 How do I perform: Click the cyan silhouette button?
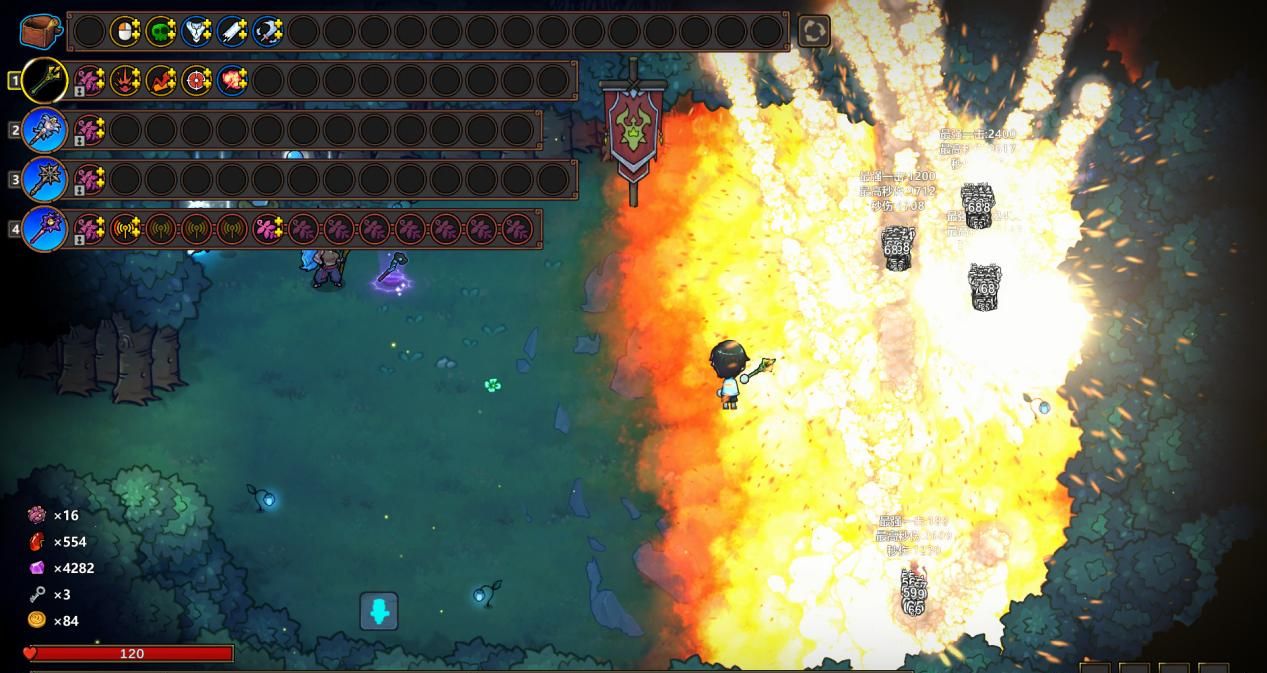pos(379,611)
